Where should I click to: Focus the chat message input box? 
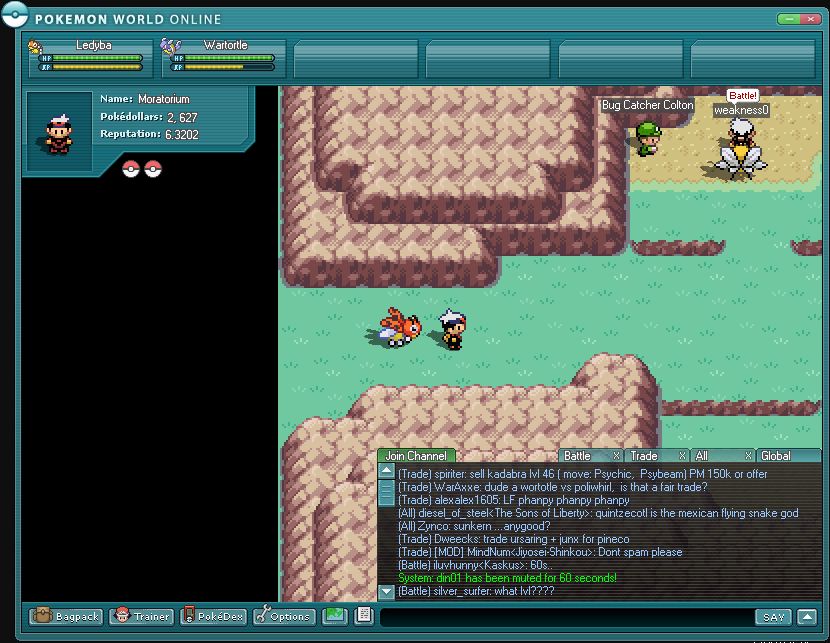[x=565, y=617]
